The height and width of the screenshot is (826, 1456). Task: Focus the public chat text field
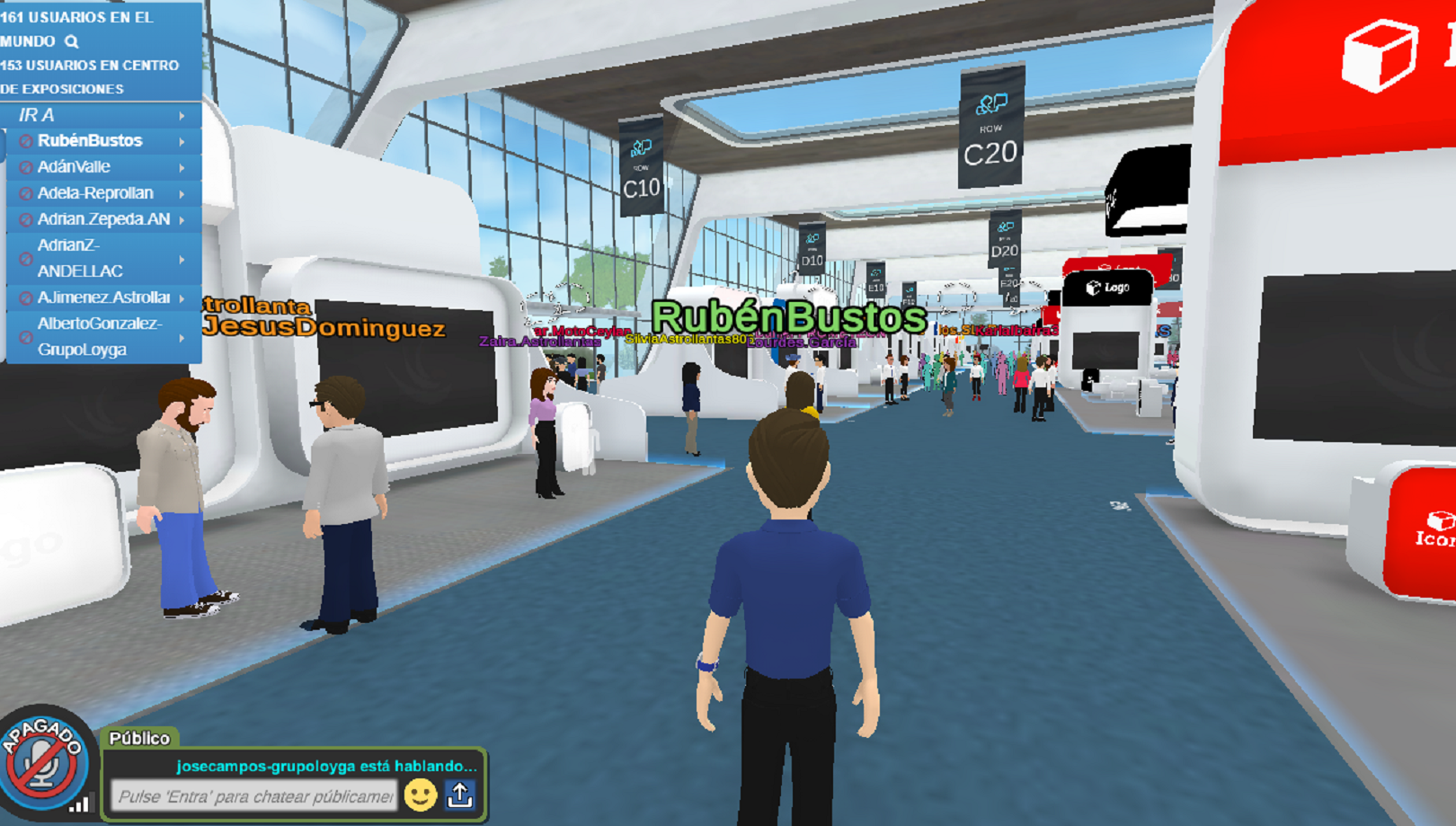point(254,796)
